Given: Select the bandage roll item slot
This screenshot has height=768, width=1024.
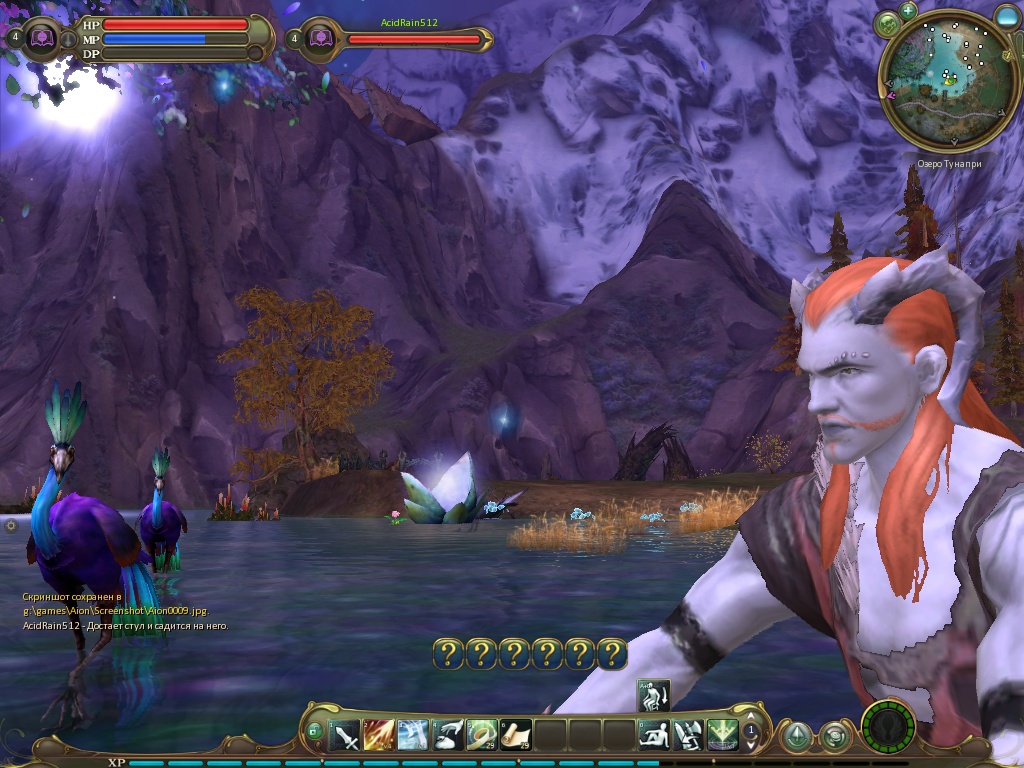Looking at the screenshot, I should (482, 736).
